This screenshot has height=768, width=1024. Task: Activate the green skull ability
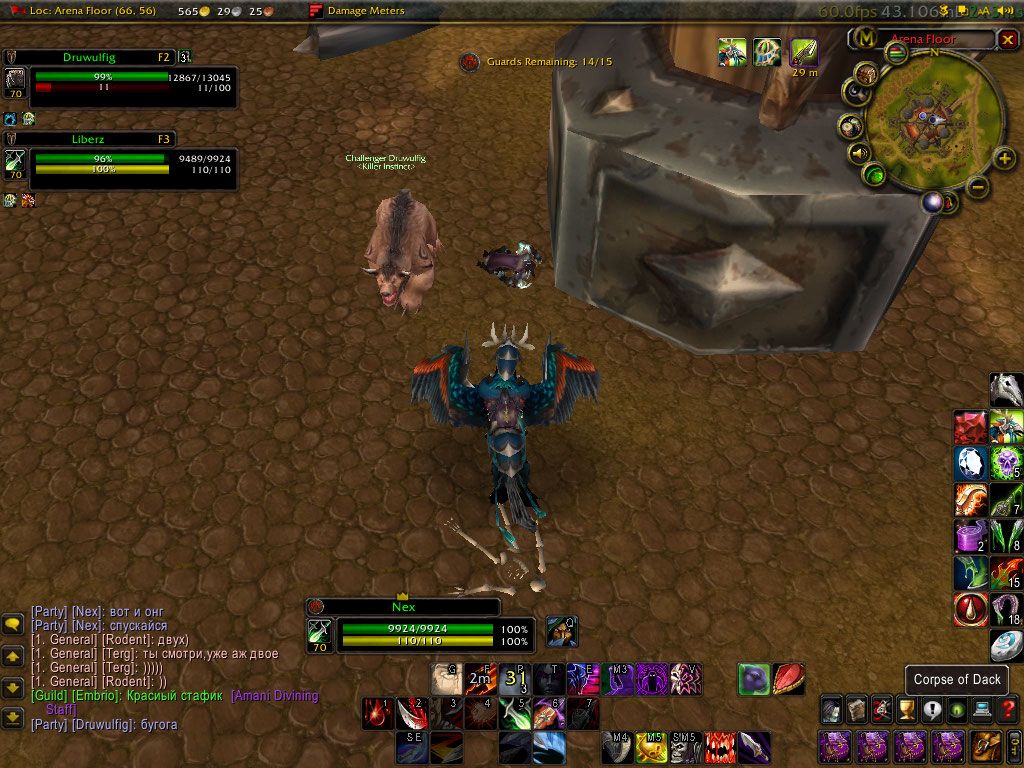[x=1006, y=463]
